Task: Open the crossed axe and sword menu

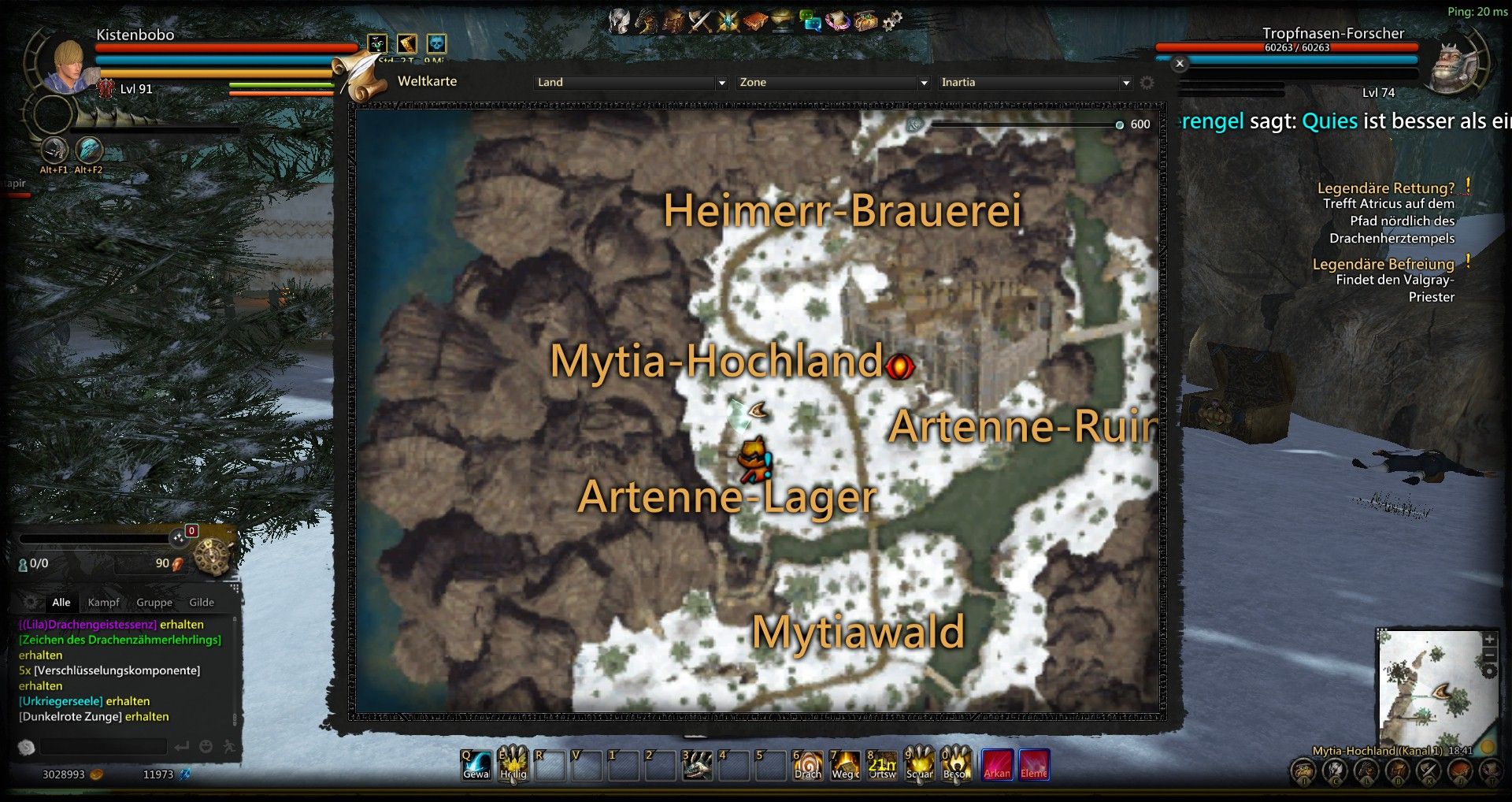Action: click(x=700, y=20)
